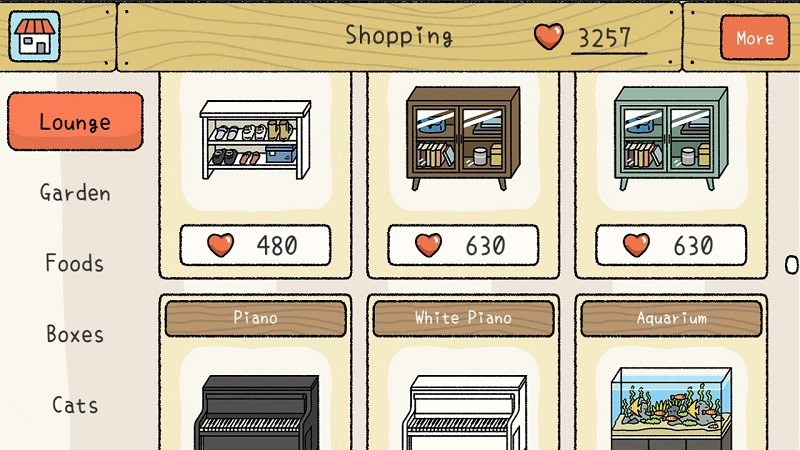Select the white shoe rack item
The width and height of the screenshot is (800, 450).
pyautogui.click(x=255, y=140)
